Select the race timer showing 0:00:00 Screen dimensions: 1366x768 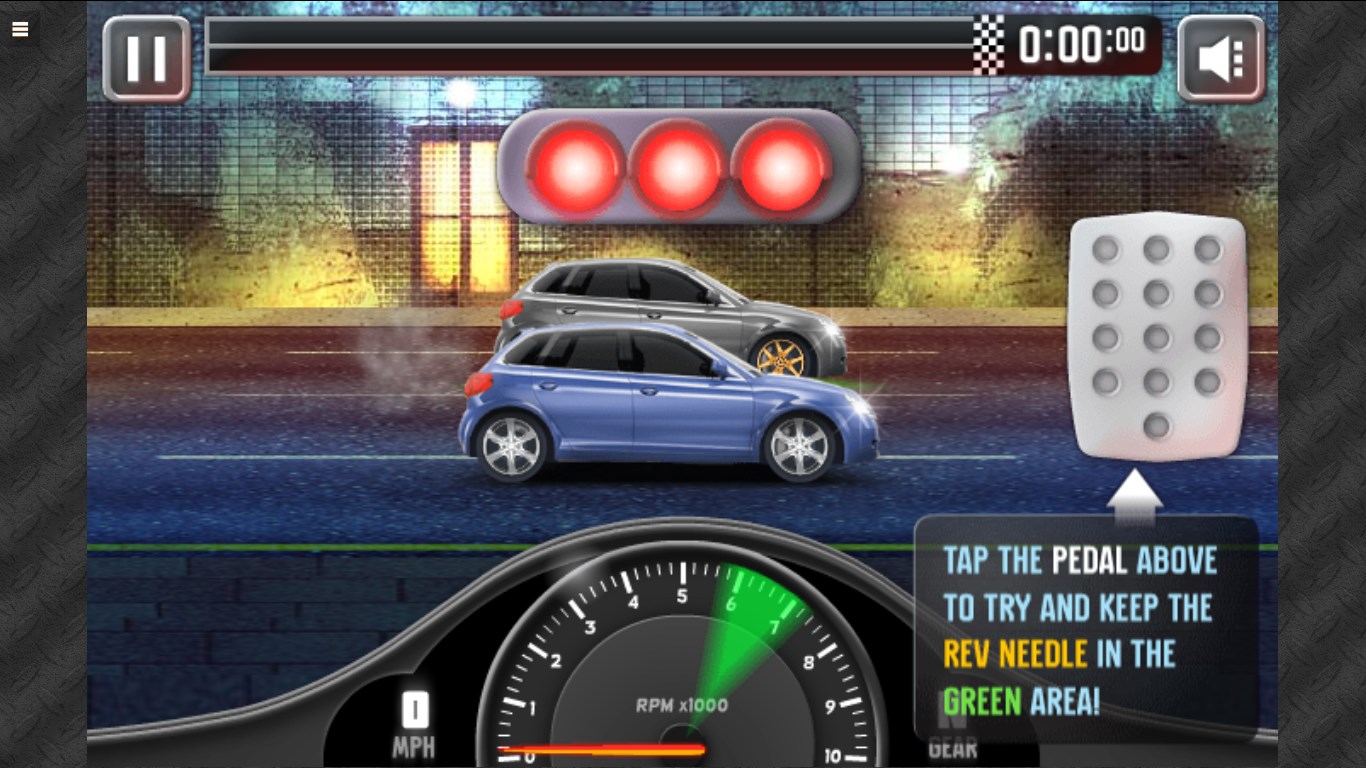pos(1084,44)
